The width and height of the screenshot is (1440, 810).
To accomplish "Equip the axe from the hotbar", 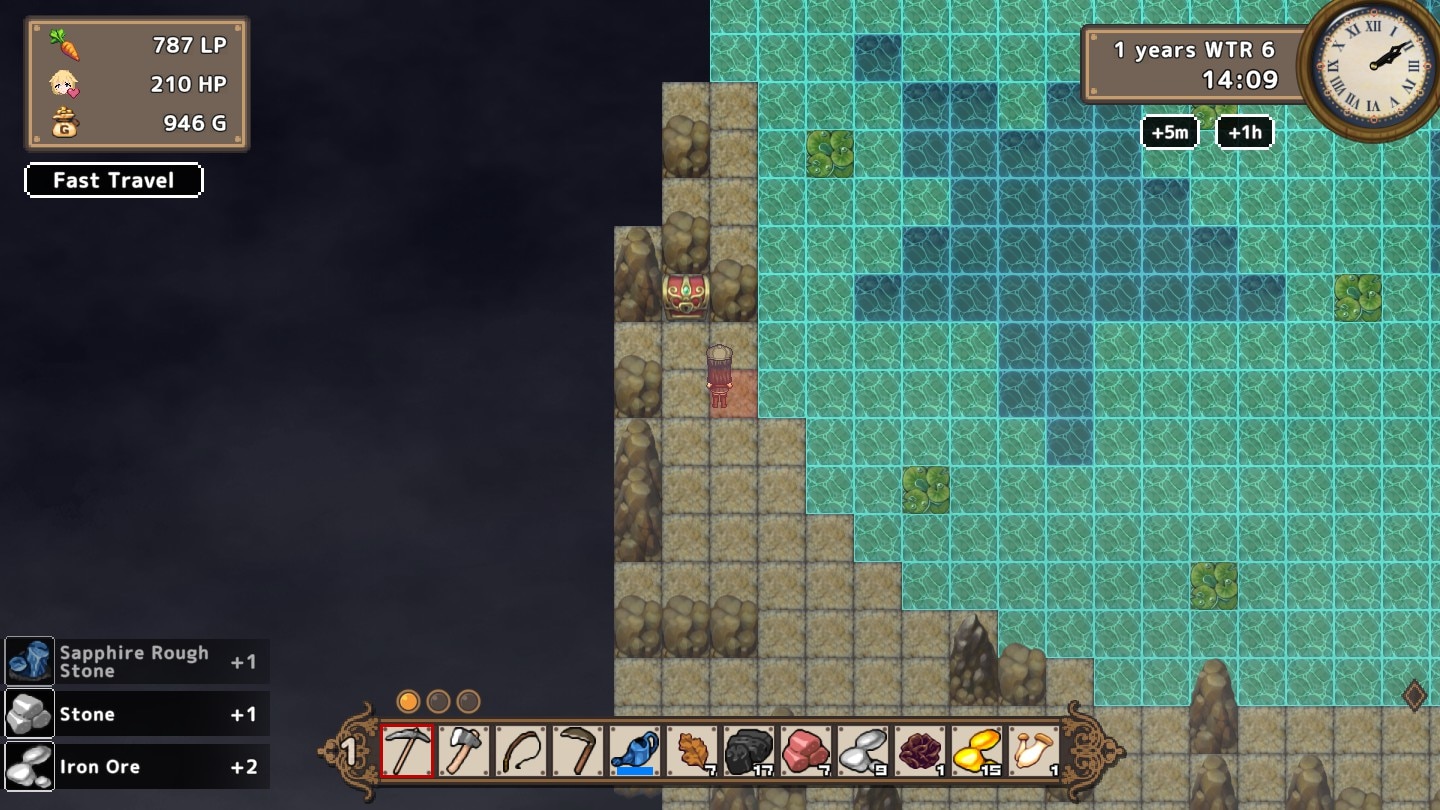I will pyautogui.click(x=464, y=750).
